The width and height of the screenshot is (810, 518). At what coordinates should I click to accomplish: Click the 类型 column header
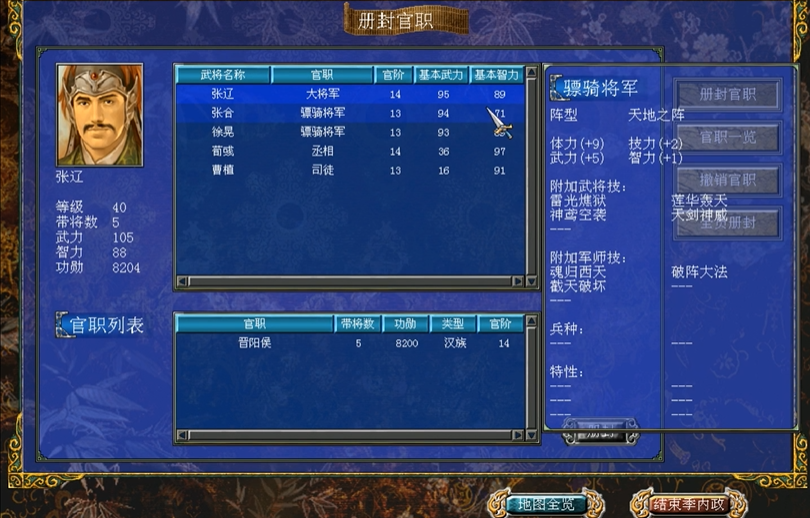point(453,324)
